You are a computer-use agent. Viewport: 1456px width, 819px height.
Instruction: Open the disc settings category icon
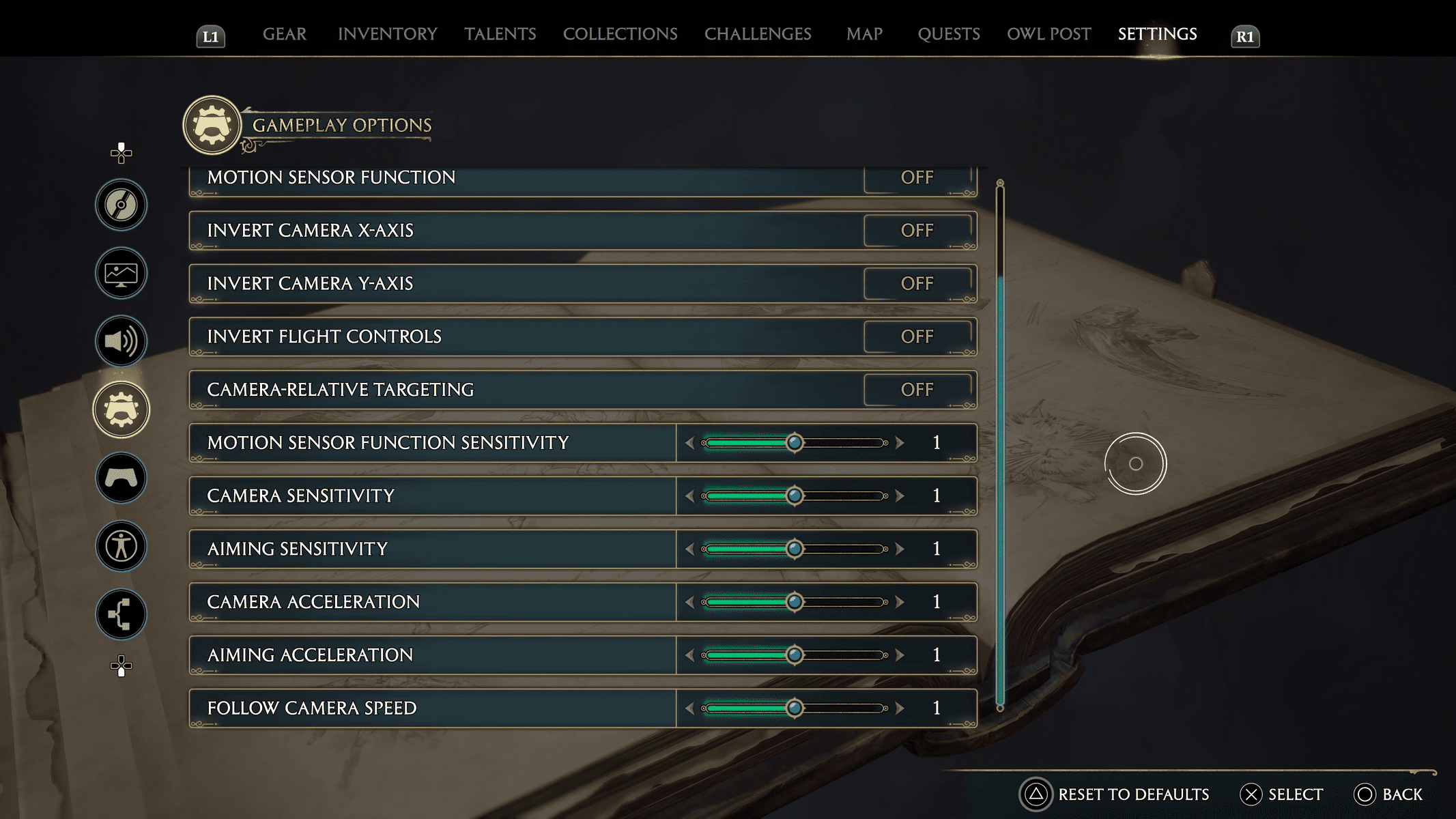[120, 203]
